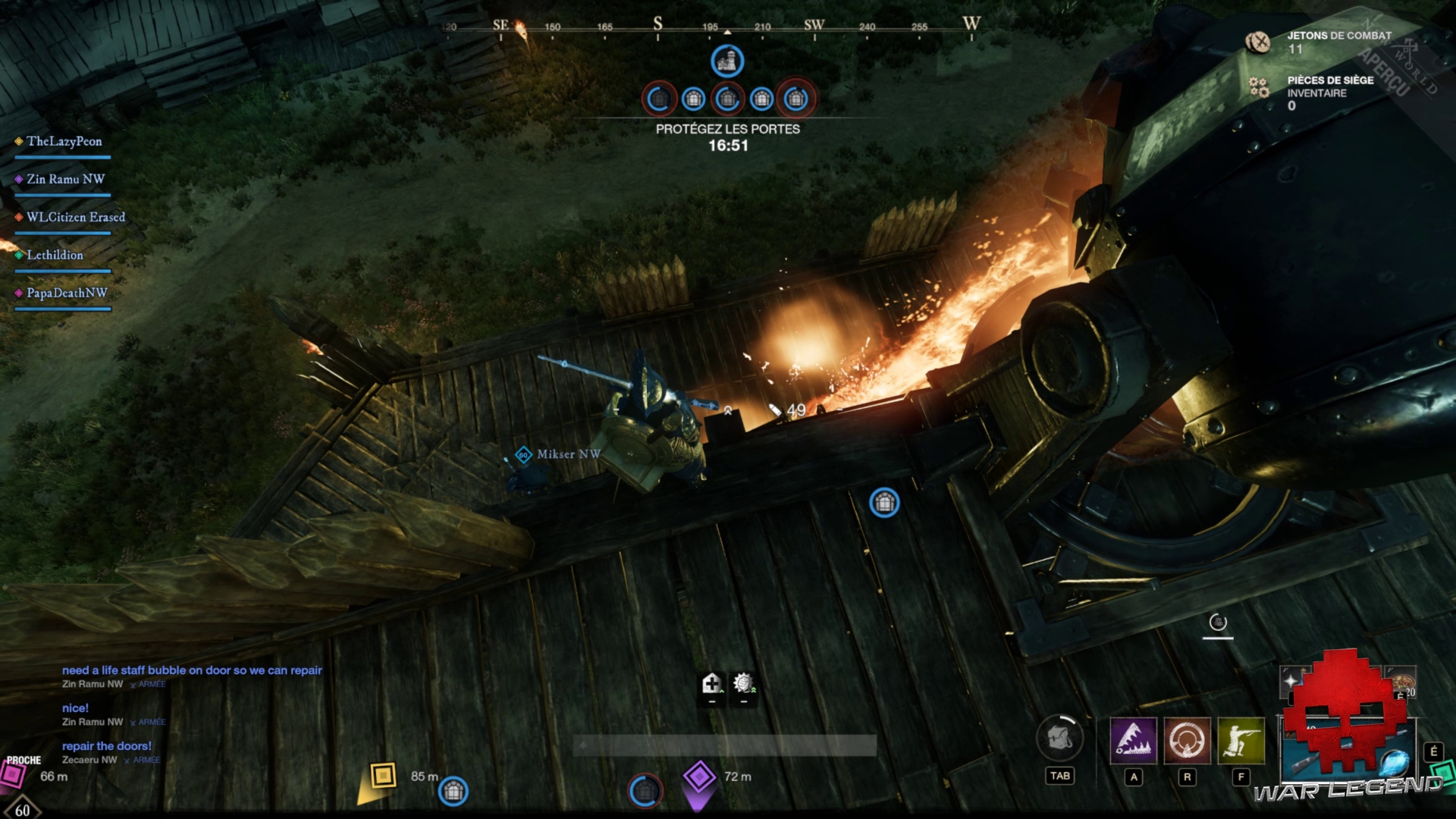The height and width of the screenshot is (819, 1456).
Task: Choose Zin Ramu NW from group list
Action: coord(65,180)
